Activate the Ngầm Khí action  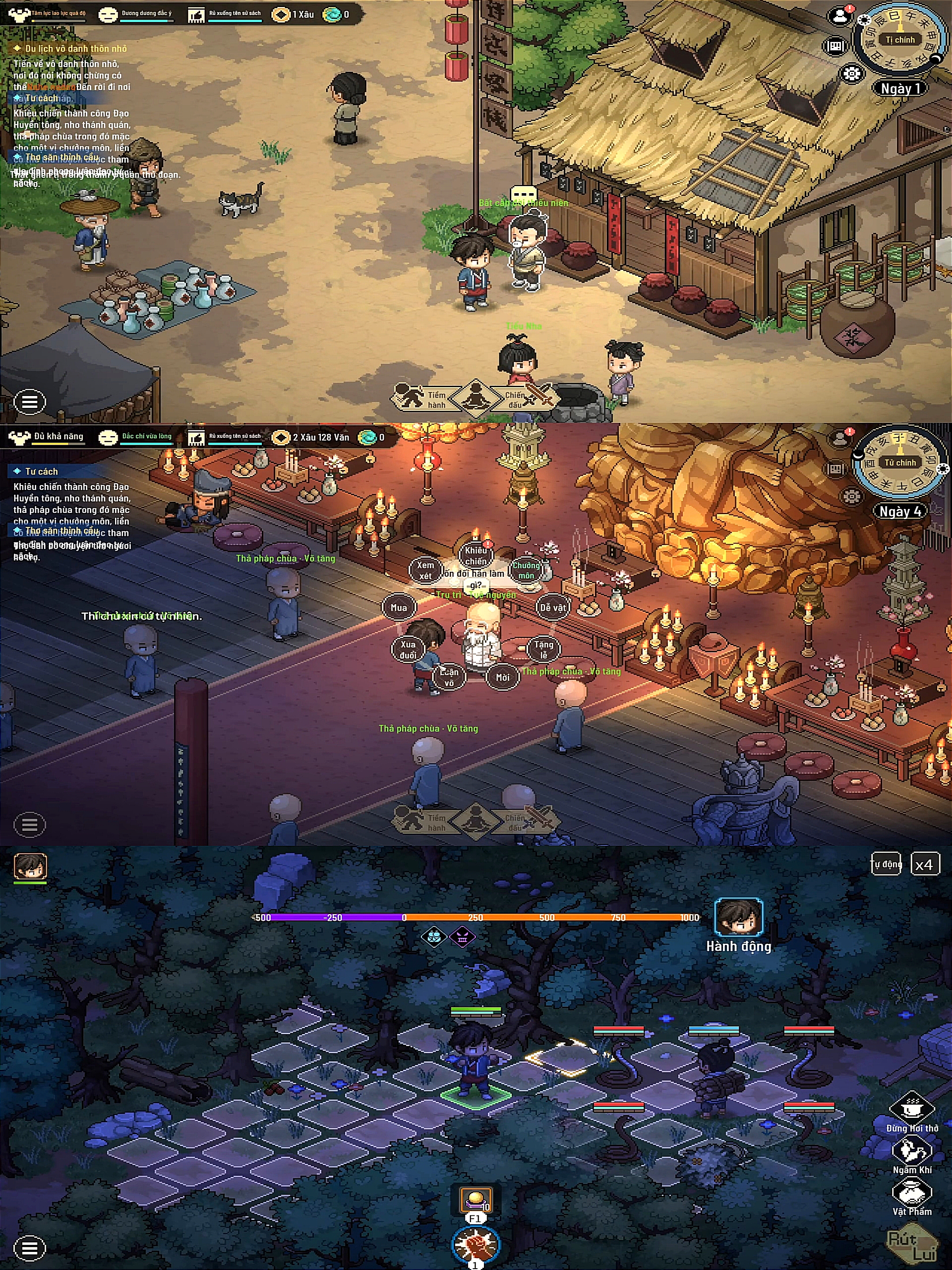pyautogui.click(x=912, y=1152)
